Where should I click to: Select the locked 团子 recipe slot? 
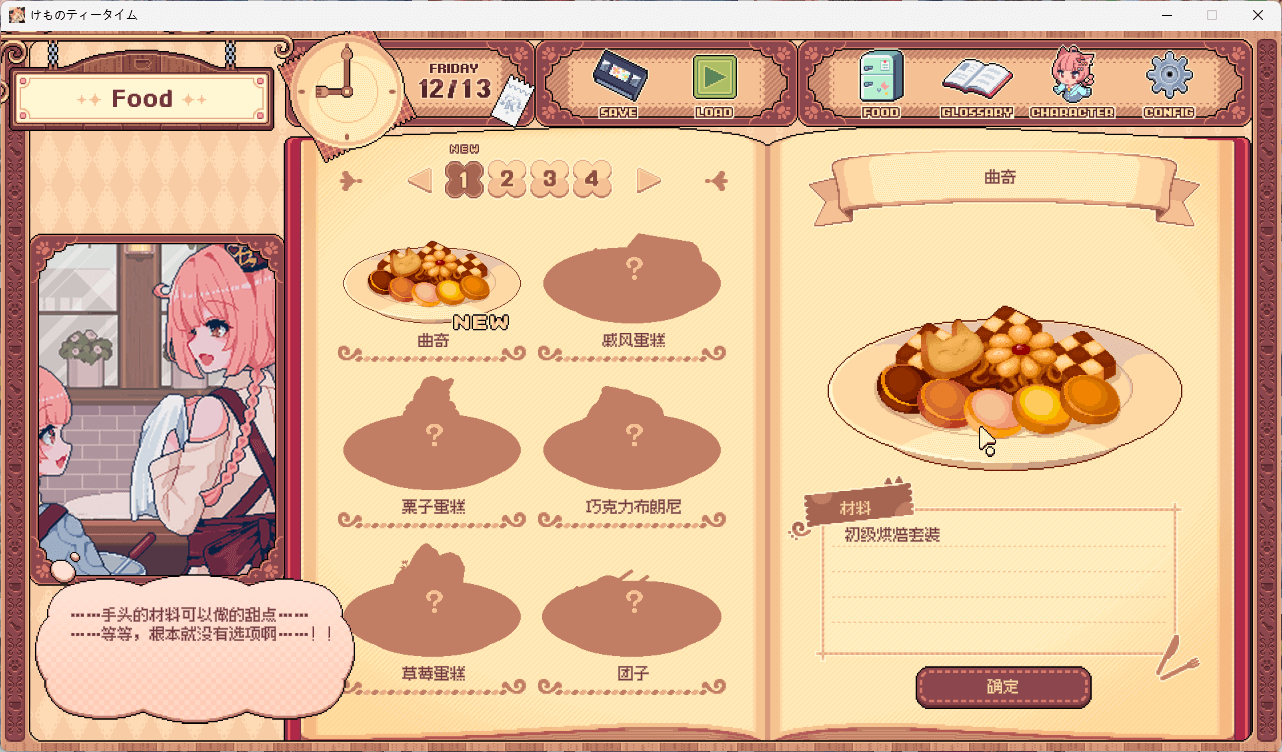click(632, 615)
